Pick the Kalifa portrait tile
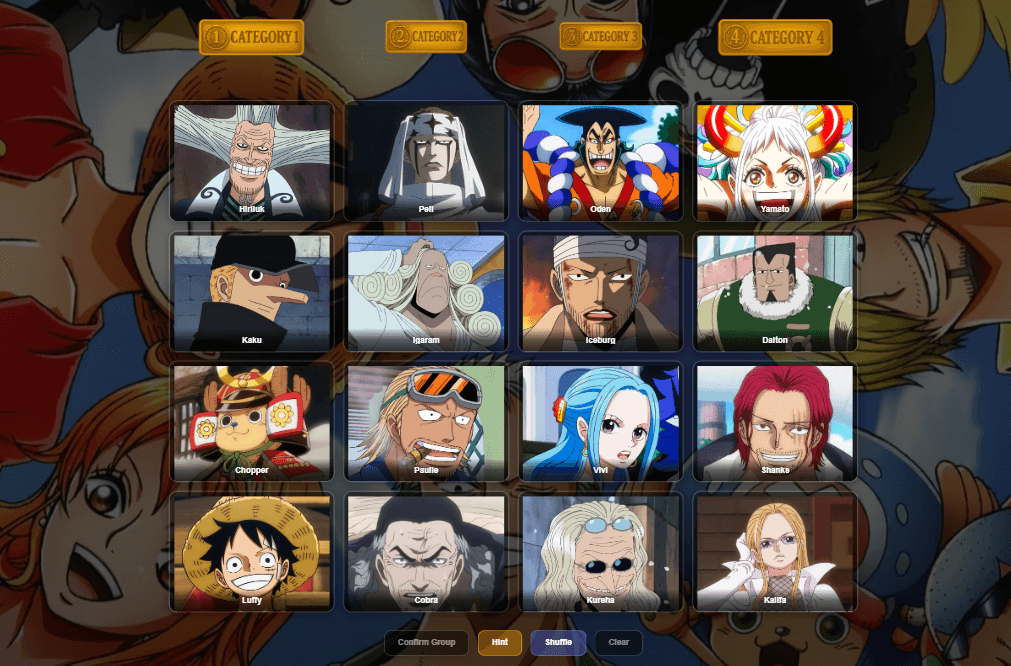This screenshot has height=666, width=1011. click(775, 552)
